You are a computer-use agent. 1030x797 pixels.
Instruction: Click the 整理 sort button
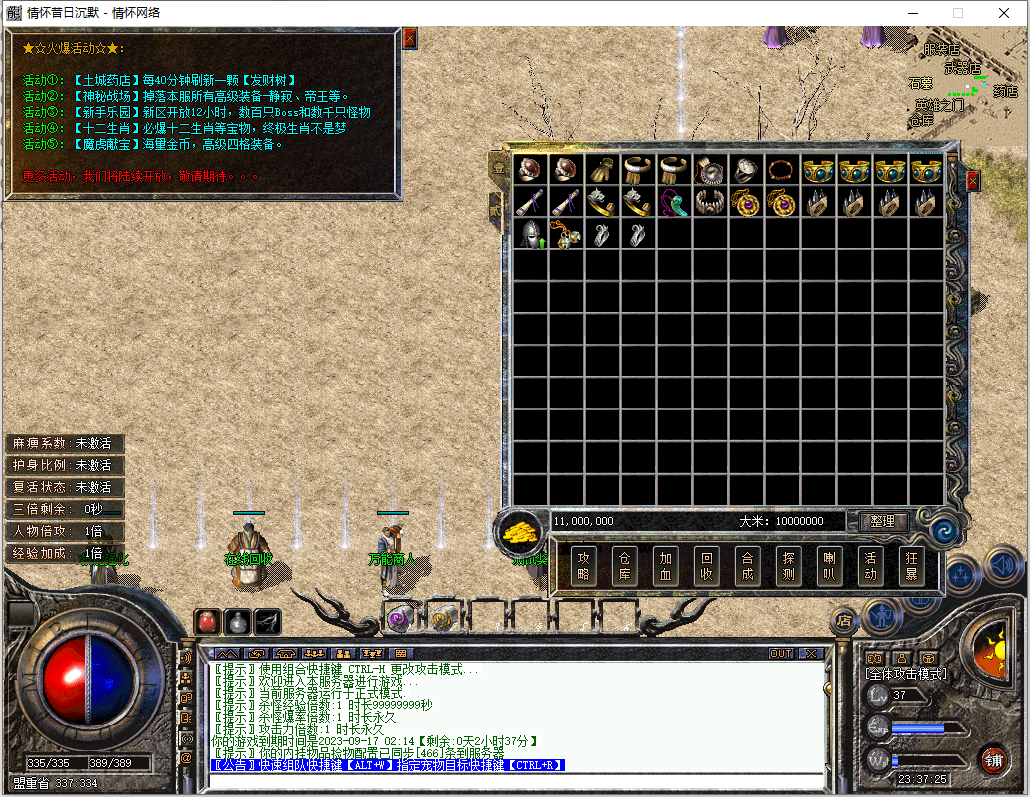coord(883,521)
